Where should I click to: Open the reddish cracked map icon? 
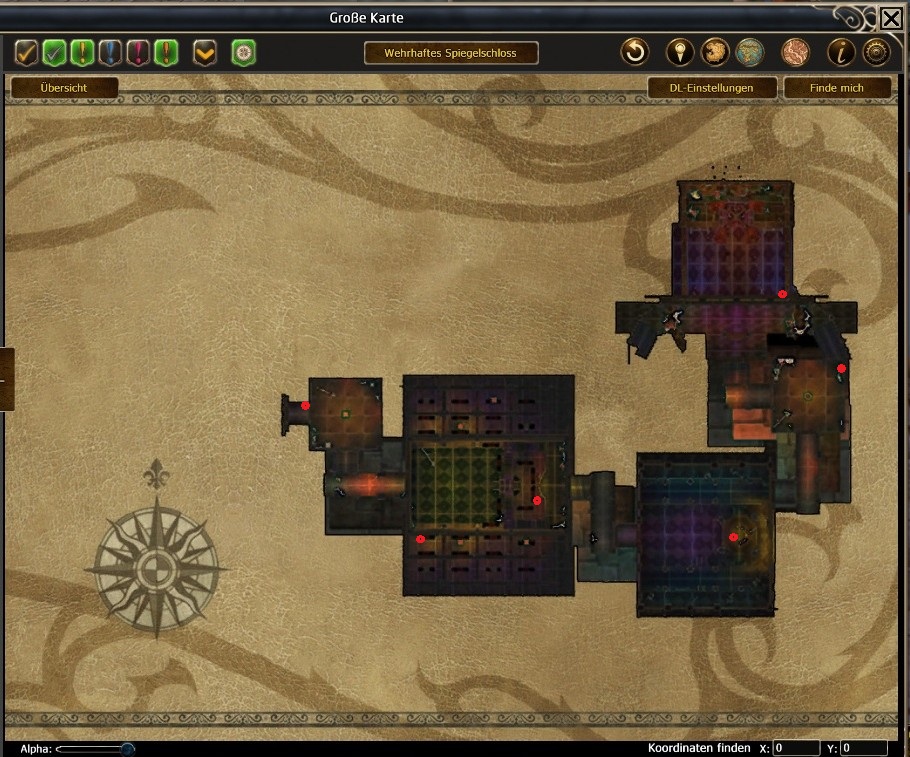(x=795, y=52)
